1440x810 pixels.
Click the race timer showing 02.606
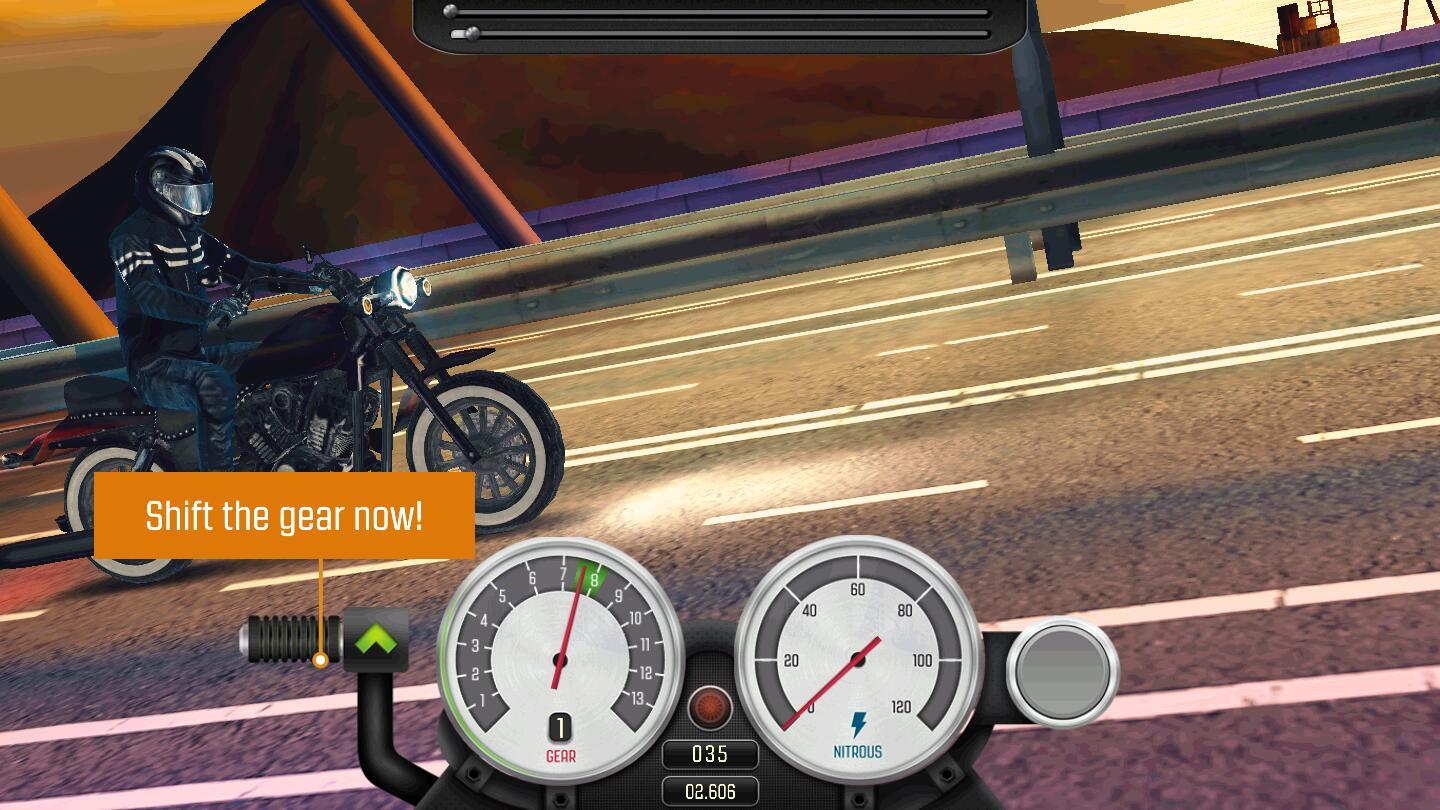point(710,791)
